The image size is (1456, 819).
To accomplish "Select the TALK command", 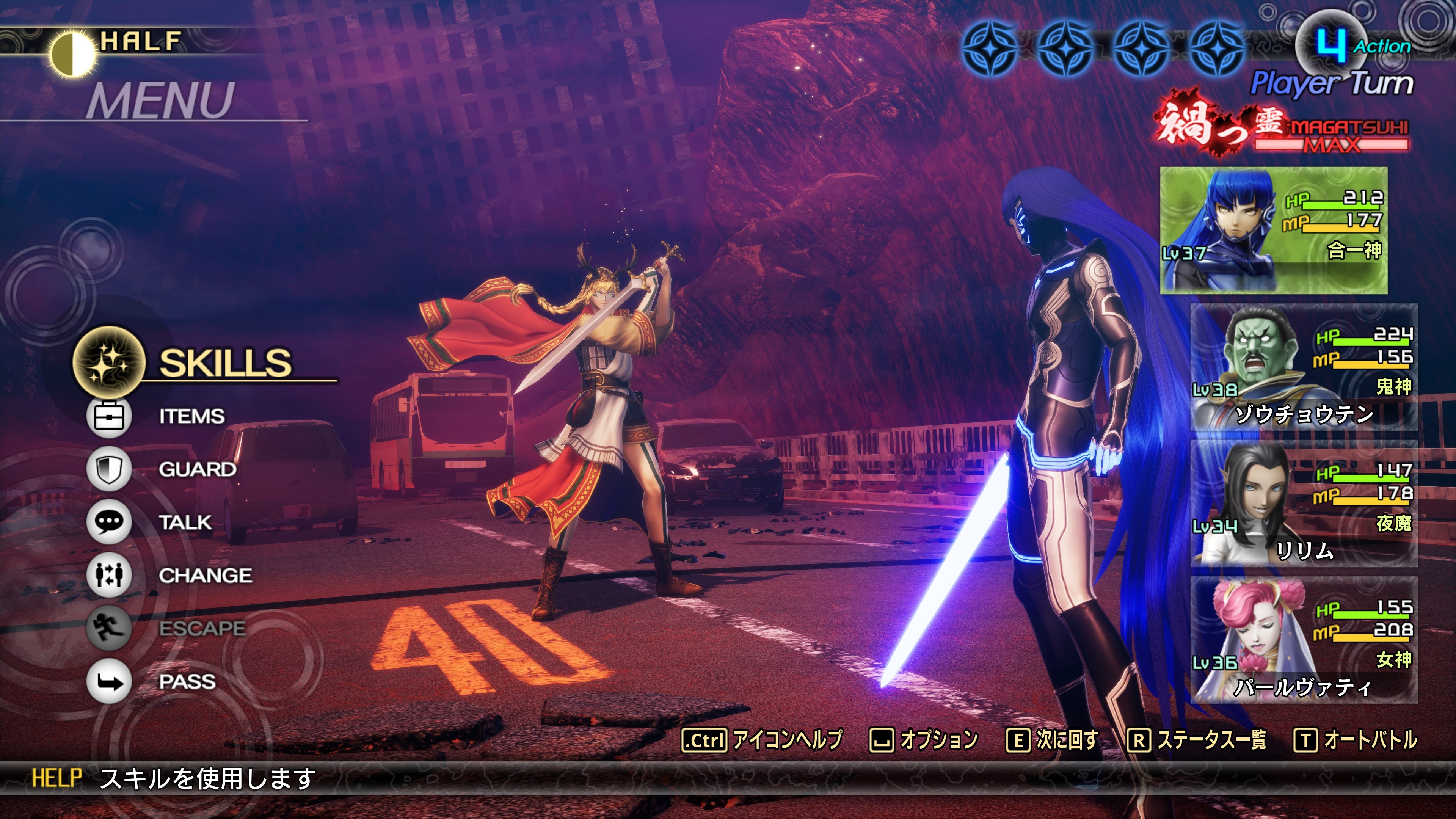I will pos(185,522).
